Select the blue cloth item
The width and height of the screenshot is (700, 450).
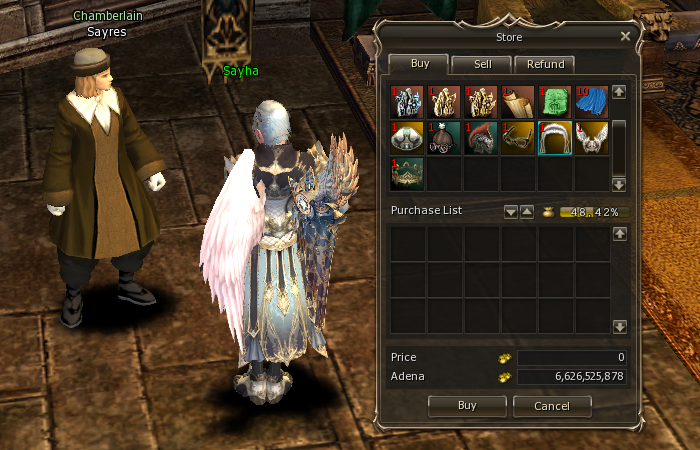coord(592,102)
